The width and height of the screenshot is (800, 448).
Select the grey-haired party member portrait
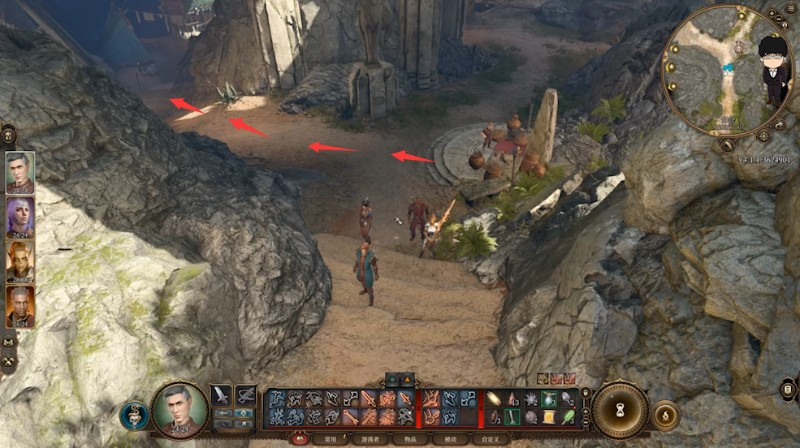click(19, 171)
